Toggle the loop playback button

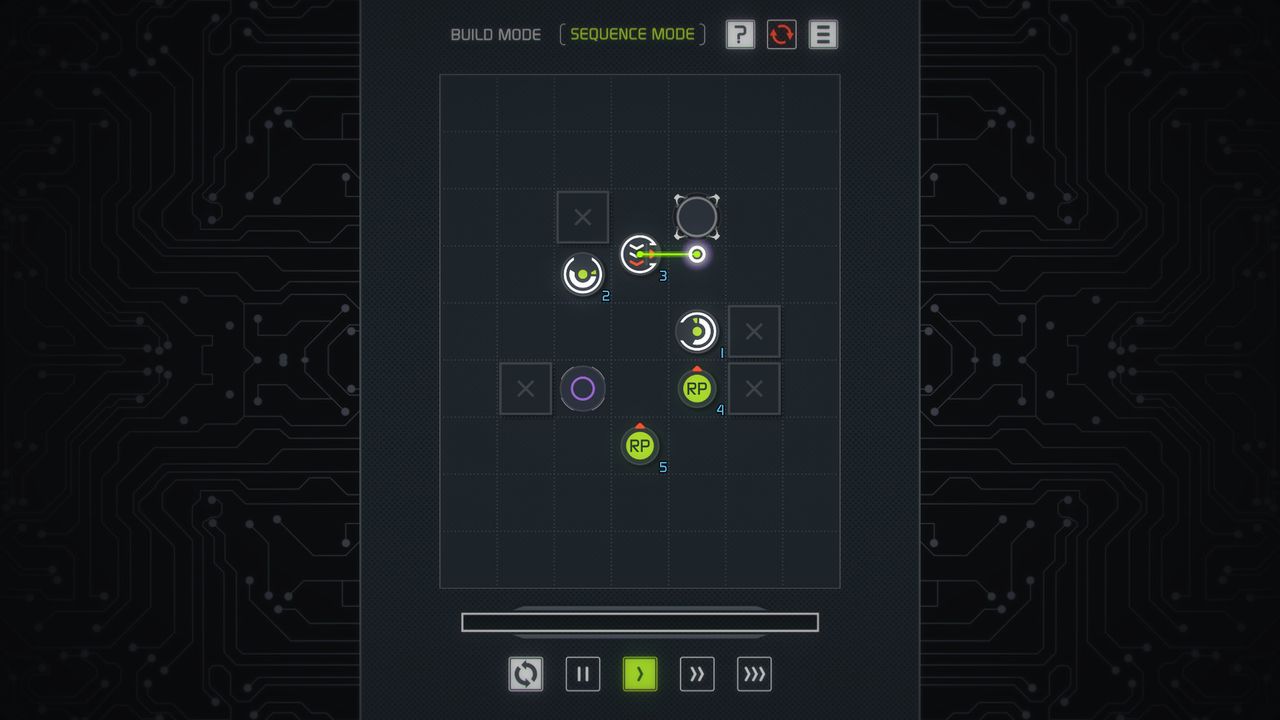tap(526, 674)
